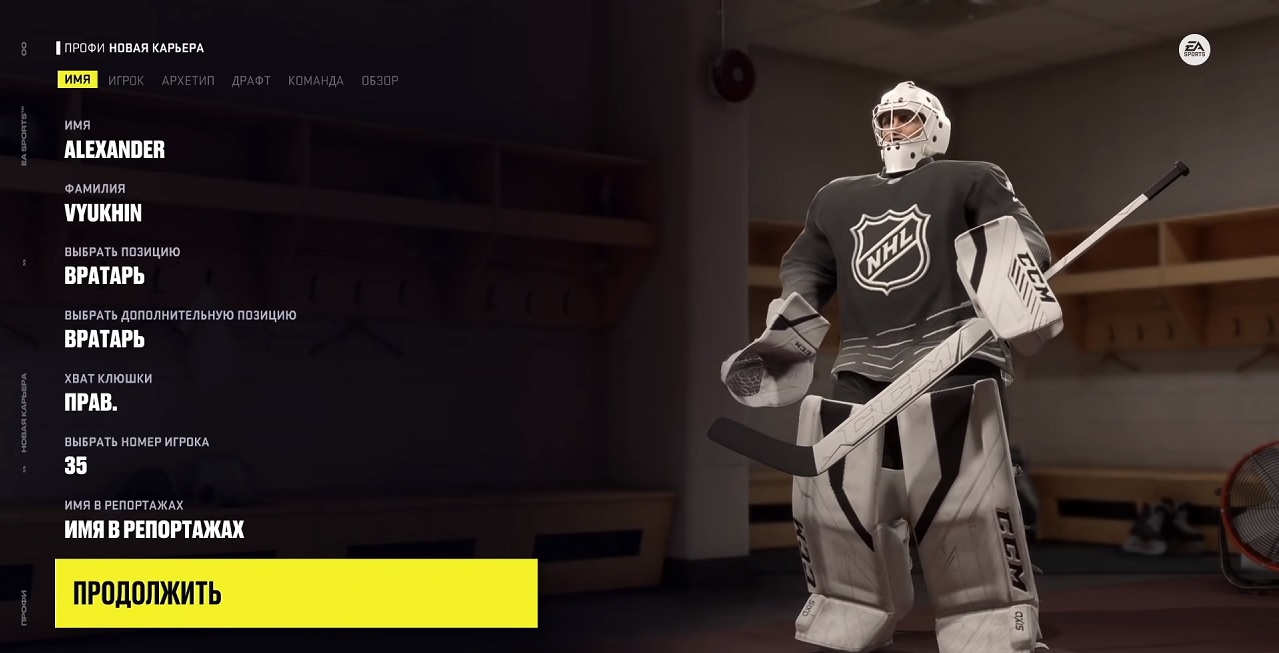
Task: Change the ВЫБРАТЬ ДОПОЛНИТЕЛЬНУЮ ПОЗИЦИЮ setting
Action: point(104,339)
